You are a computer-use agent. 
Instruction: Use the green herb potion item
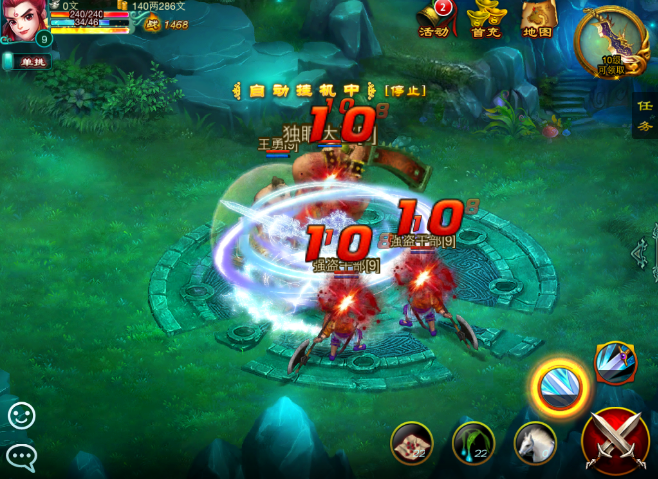(x=473, y=442)
